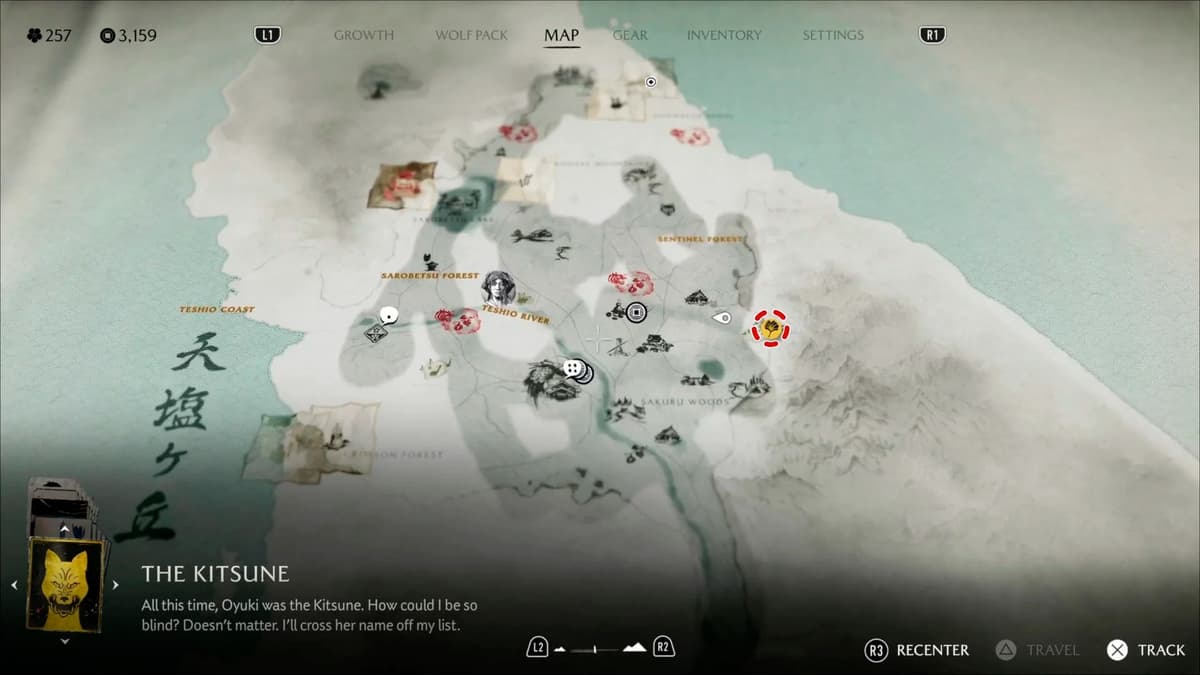
Task: Show the previous card with left arrow
Action: [15, 585]
